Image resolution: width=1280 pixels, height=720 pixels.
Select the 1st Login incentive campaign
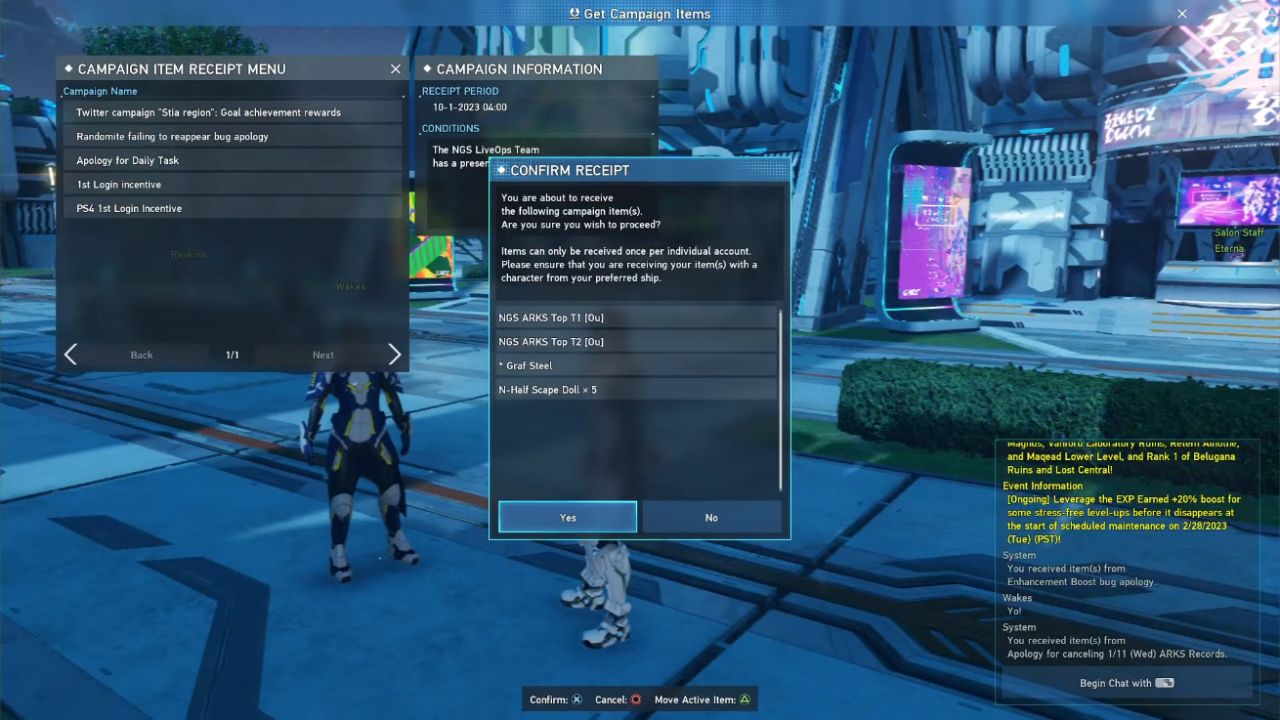pyautogui.click(x=232, y=184)
